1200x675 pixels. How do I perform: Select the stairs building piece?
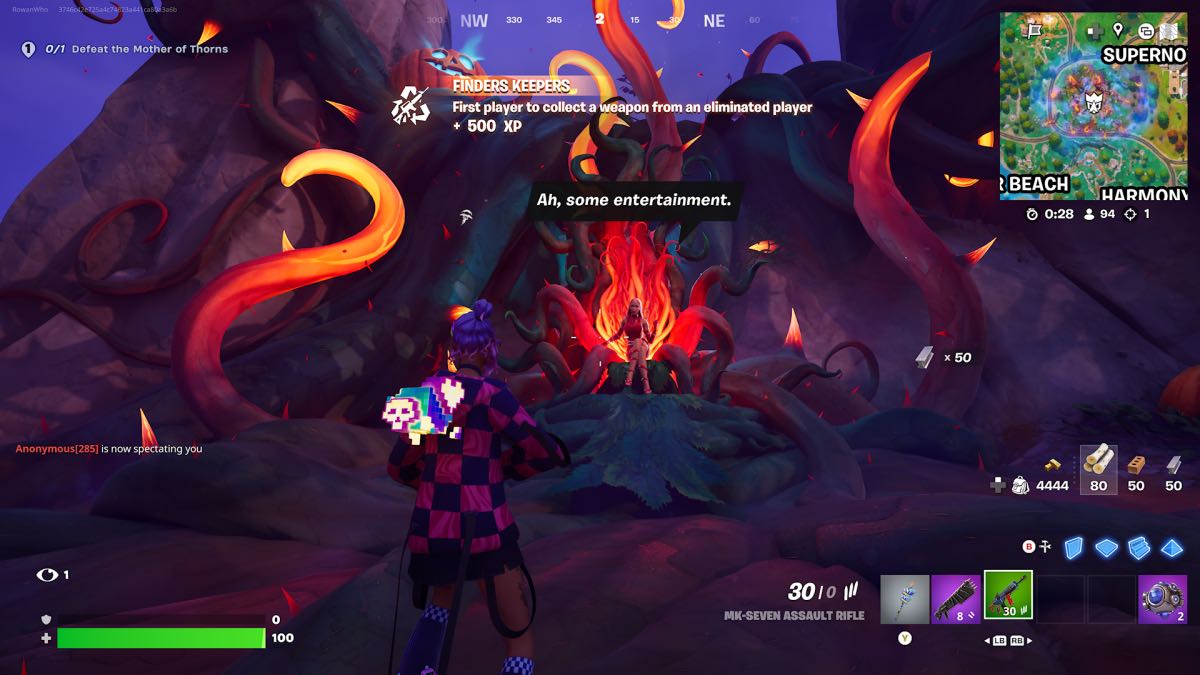(x=1139, y=547)
